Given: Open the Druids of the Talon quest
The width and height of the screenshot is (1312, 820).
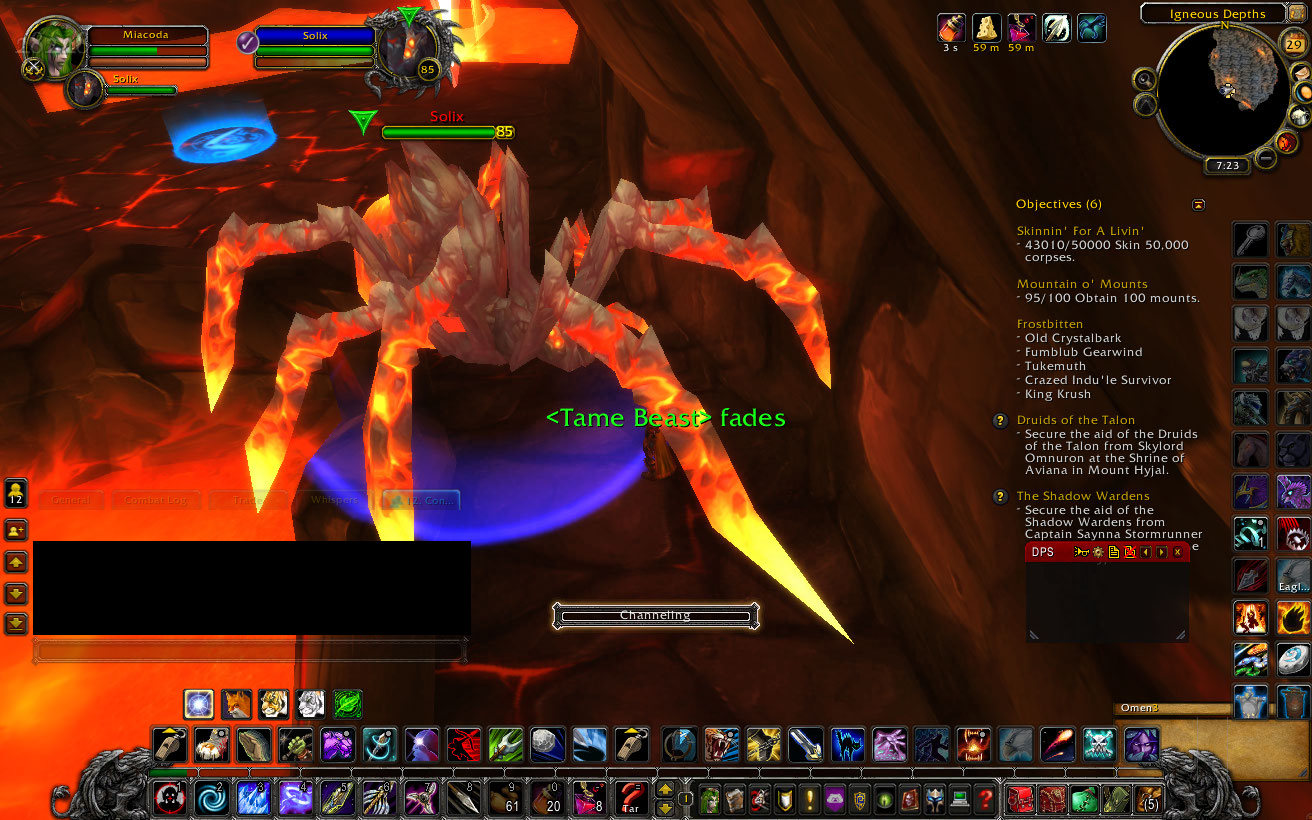Looking at the screenshot, I should pyautogui.click(x=1075, y=420).
